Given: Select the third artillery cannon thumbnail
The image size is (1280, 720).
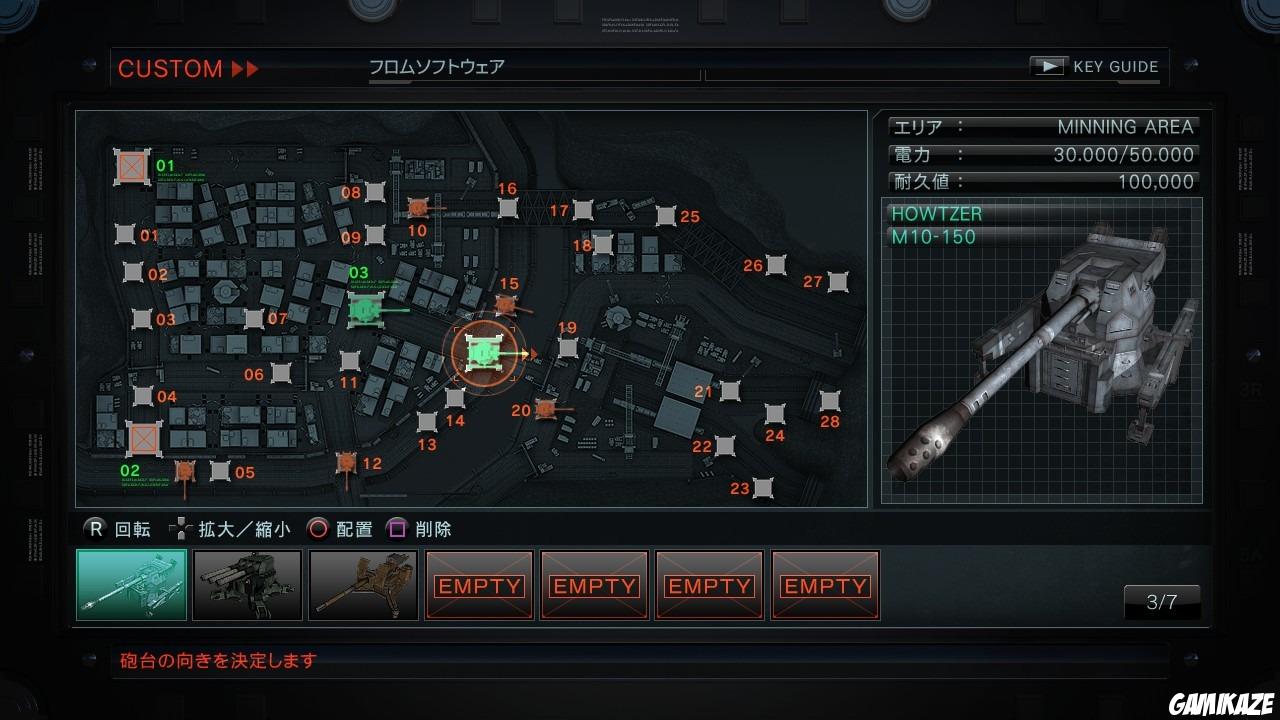Looking at the screenshot, I should click(363, 585).
